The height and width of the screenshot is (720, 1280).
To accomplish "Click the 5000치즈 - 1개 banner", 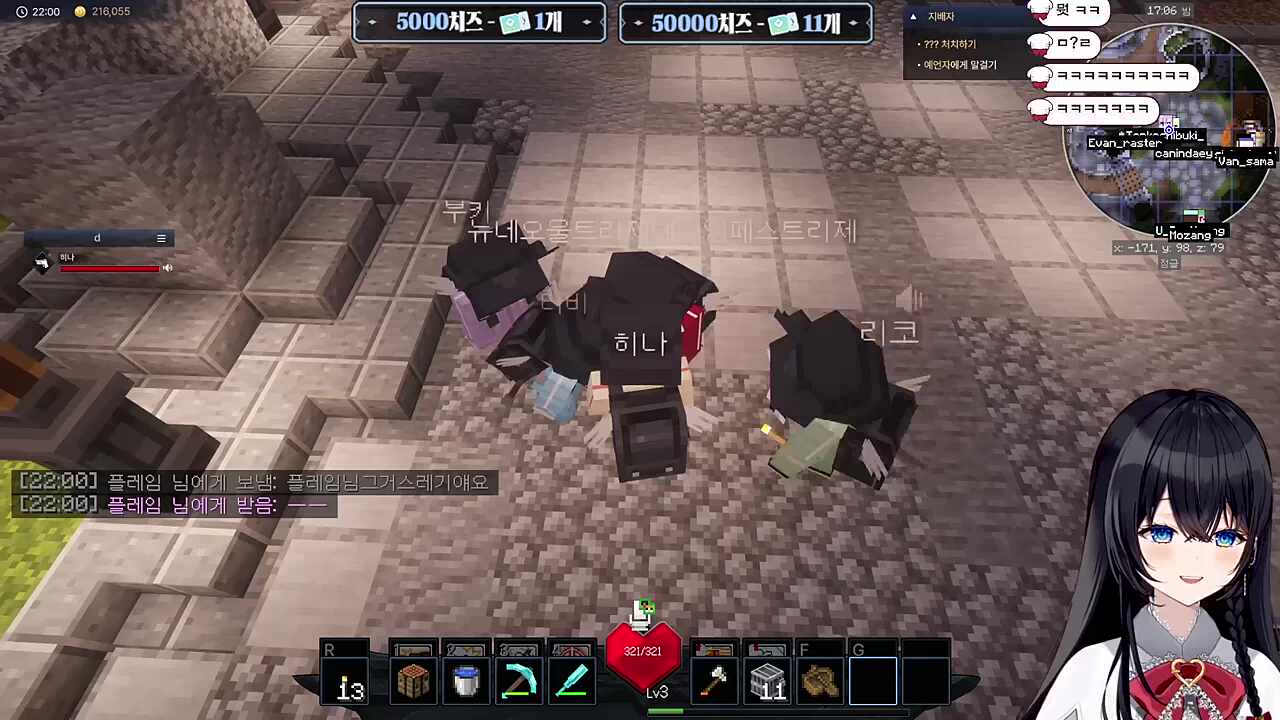I will coord(479,21).
